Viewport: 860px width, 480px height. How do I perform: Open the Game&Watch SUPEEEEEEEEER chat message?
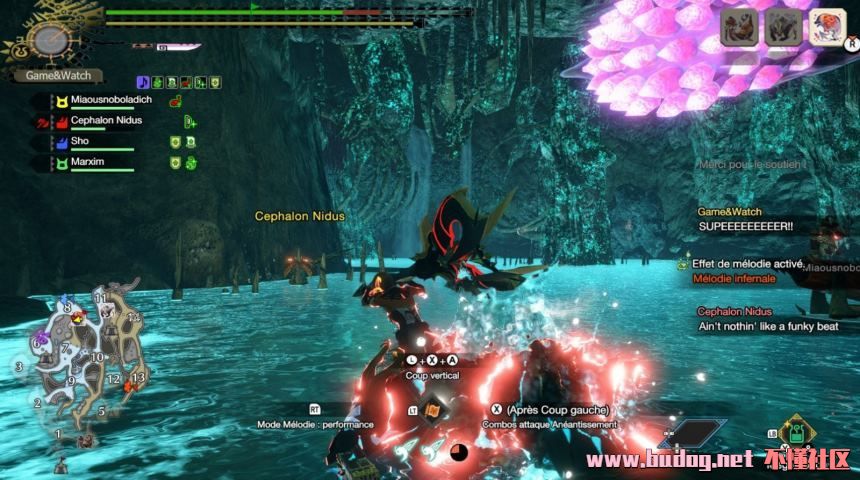(x=745, y=220)
